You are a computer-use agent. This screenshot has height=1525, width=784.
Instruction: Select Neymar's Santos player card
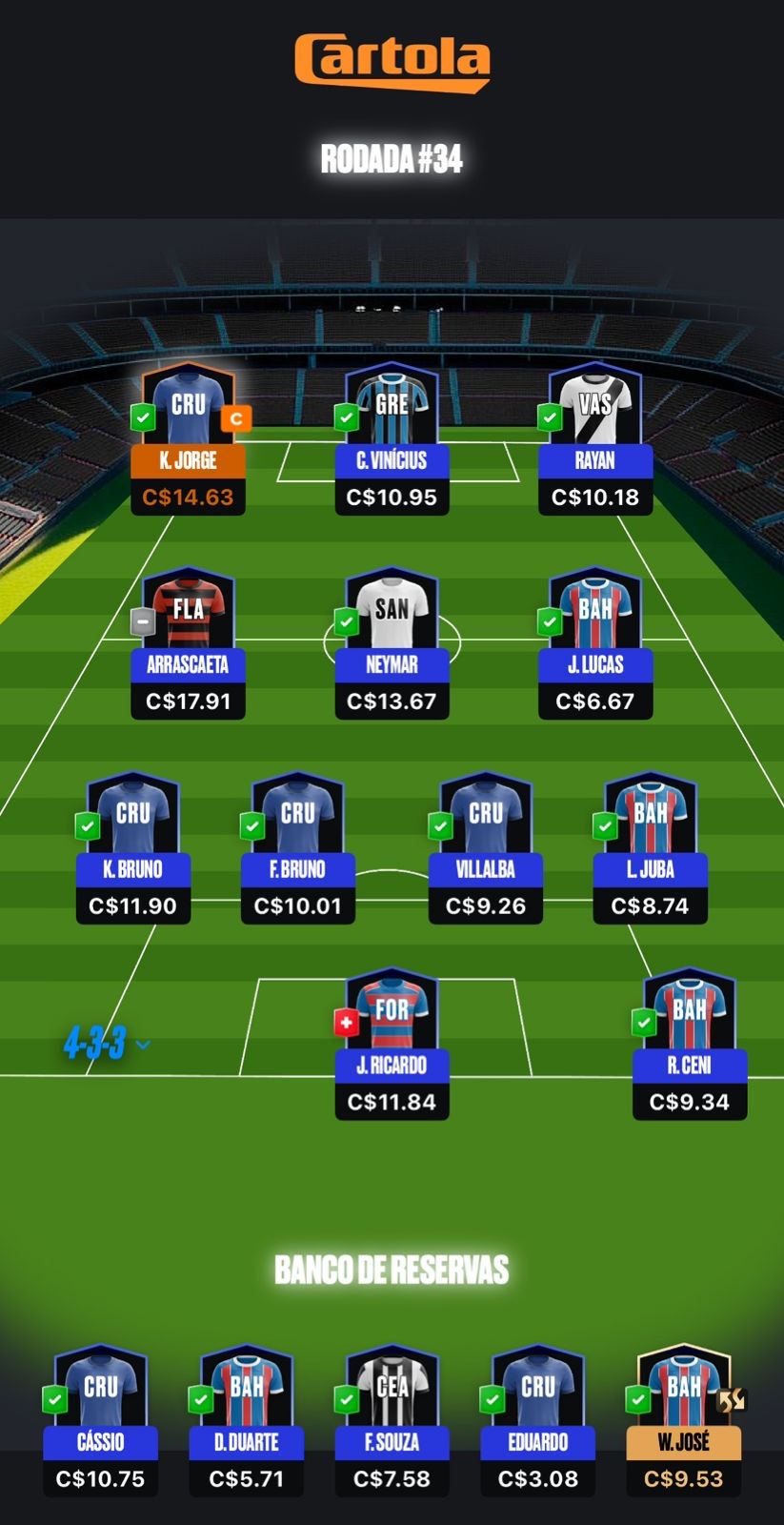click(x=392, y=643)
